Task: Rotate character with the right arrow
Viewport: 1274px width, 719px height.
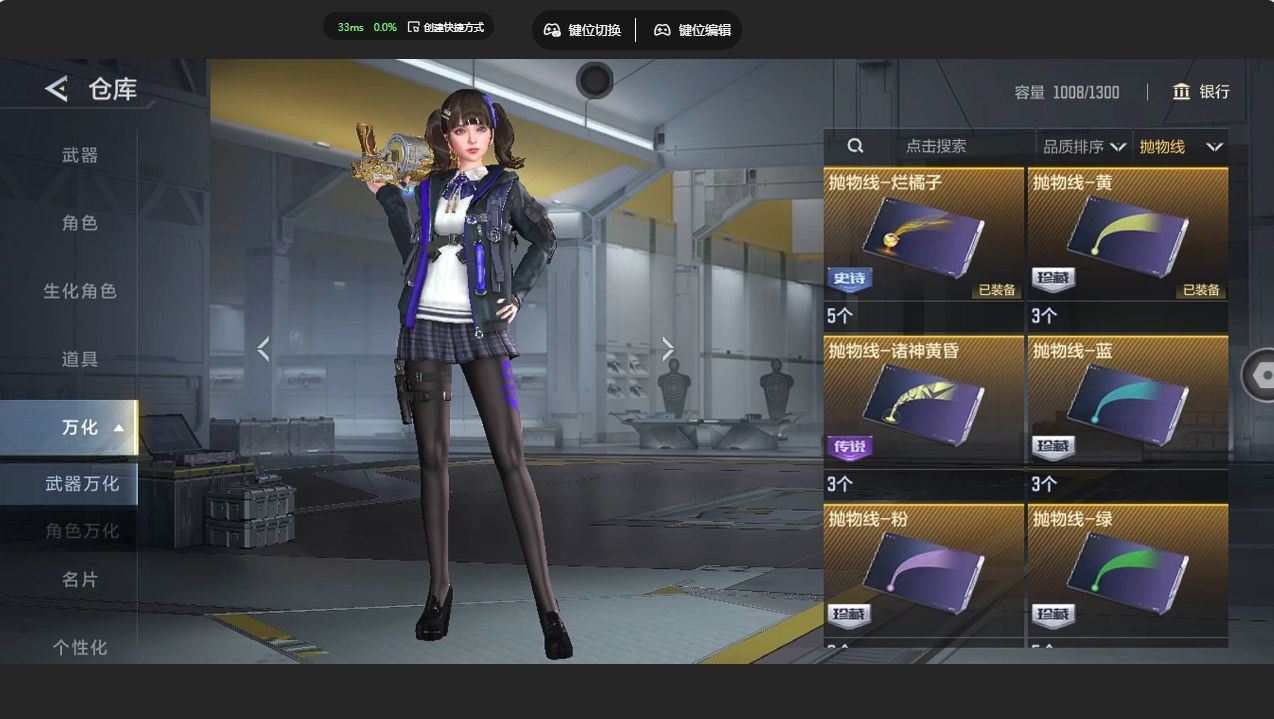Action: (668, 349)
